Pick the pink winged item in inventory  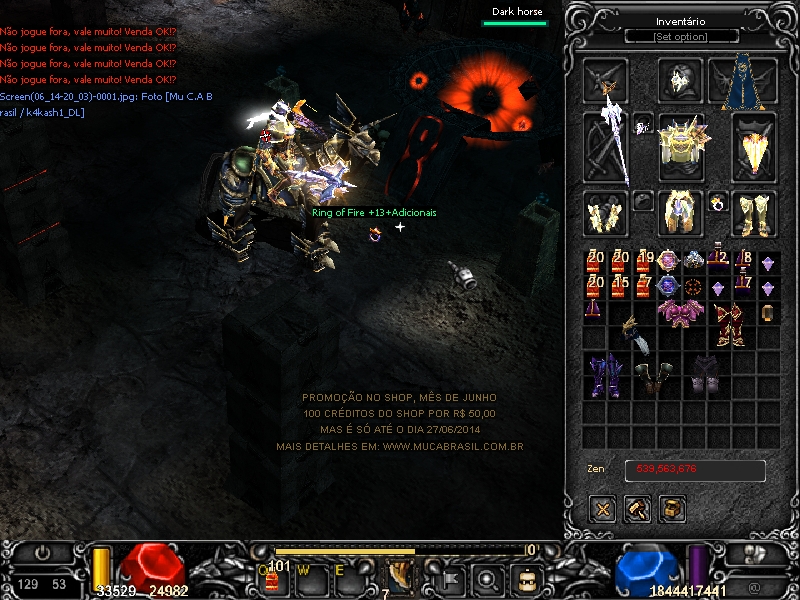tap(680, 312)
